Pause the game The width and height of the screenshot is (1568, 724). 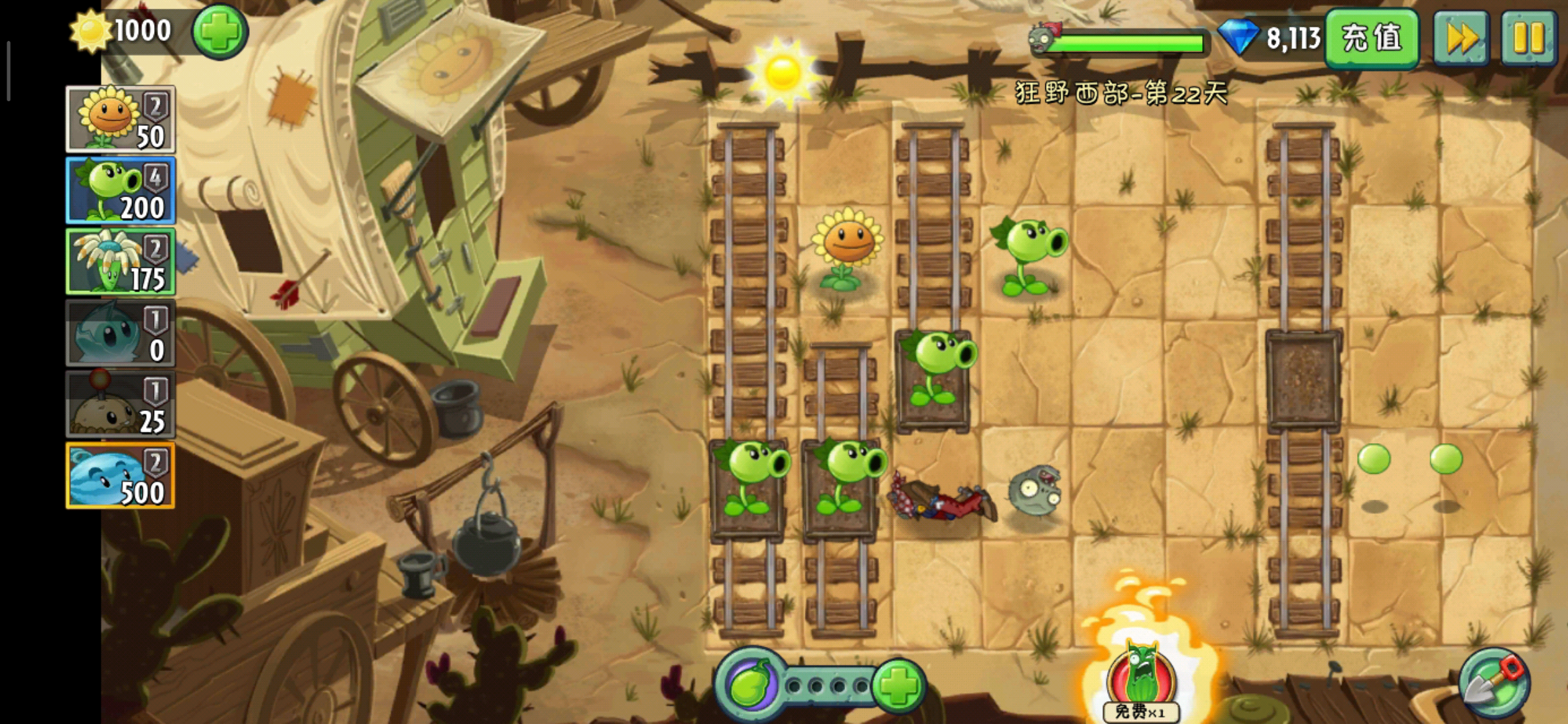[x=1528, y=38]
